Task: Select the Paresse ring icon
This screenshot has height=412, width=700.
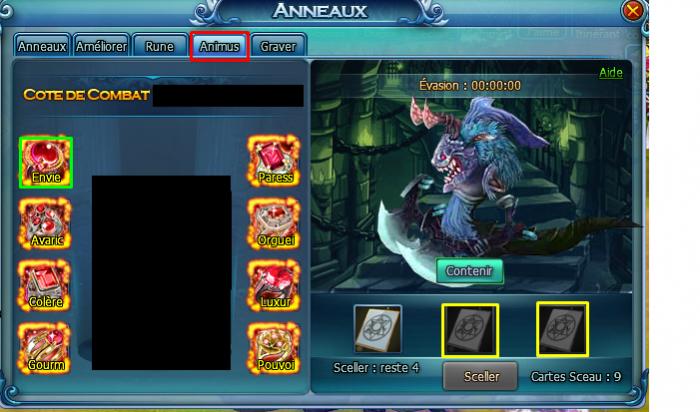Action: pos(273,161)
